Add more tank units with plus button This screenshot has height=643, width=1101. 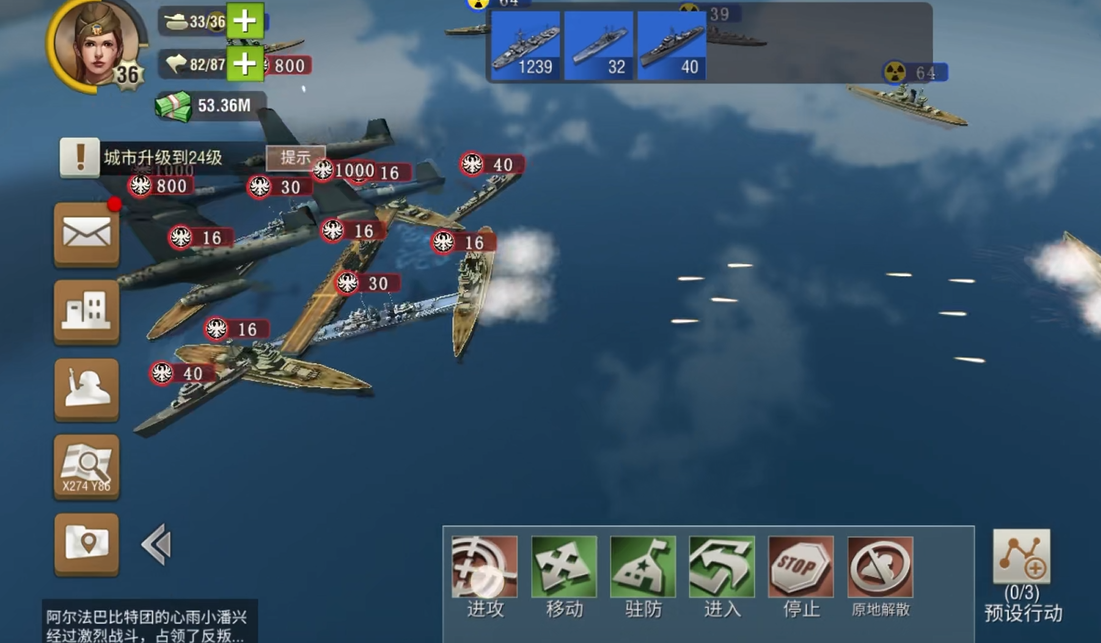[245, 21]
